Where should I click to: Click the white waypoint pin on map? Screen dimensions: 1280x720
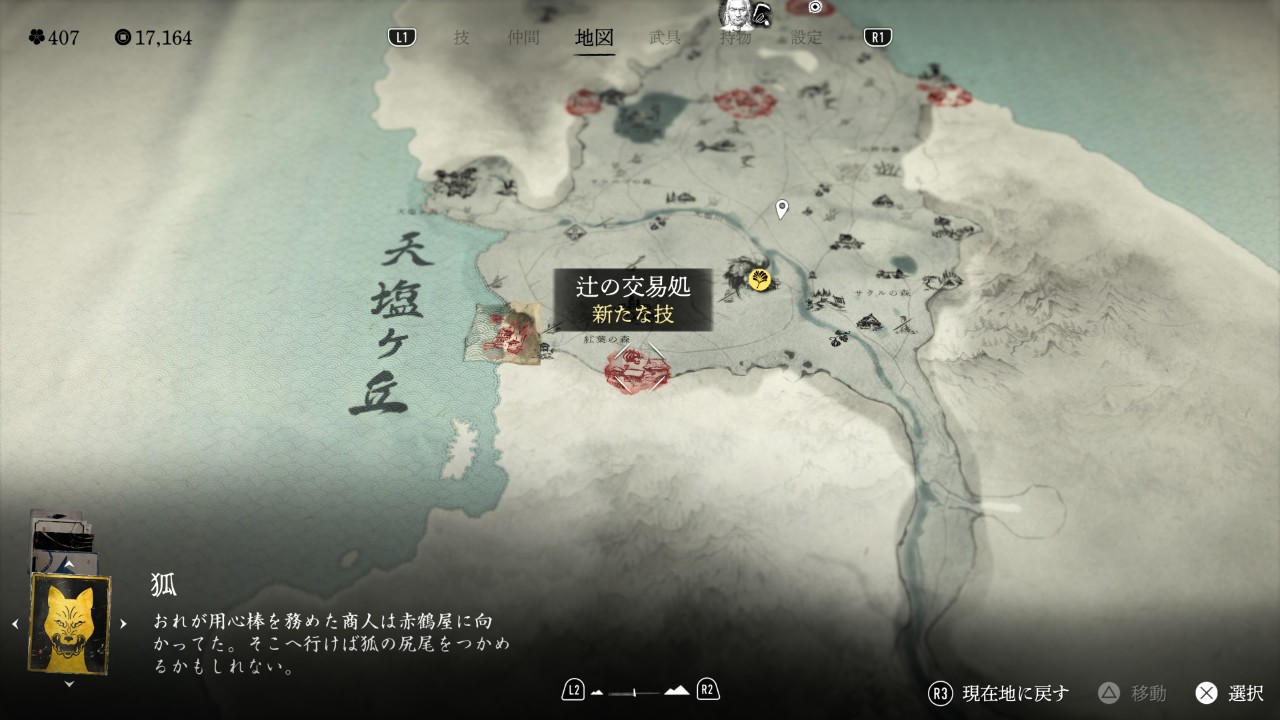coord(782,209)
